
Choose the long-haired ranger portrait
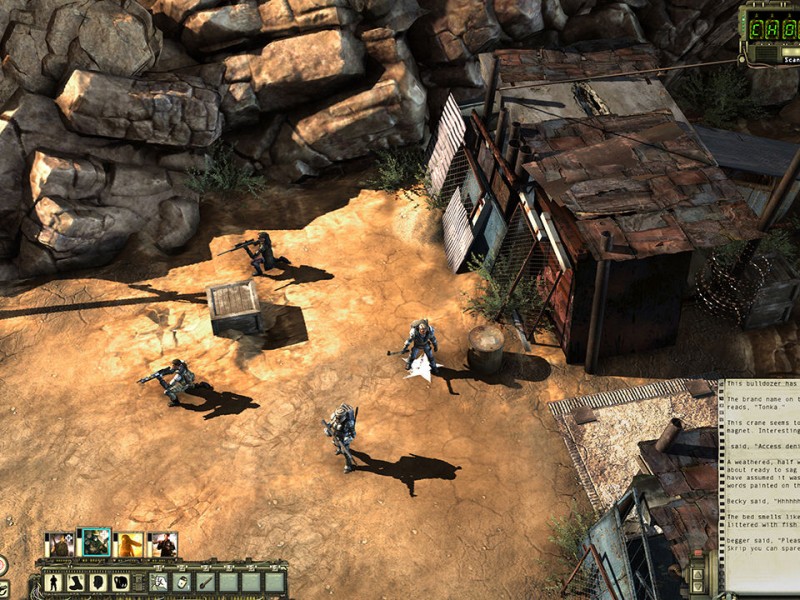pos(130,545)
